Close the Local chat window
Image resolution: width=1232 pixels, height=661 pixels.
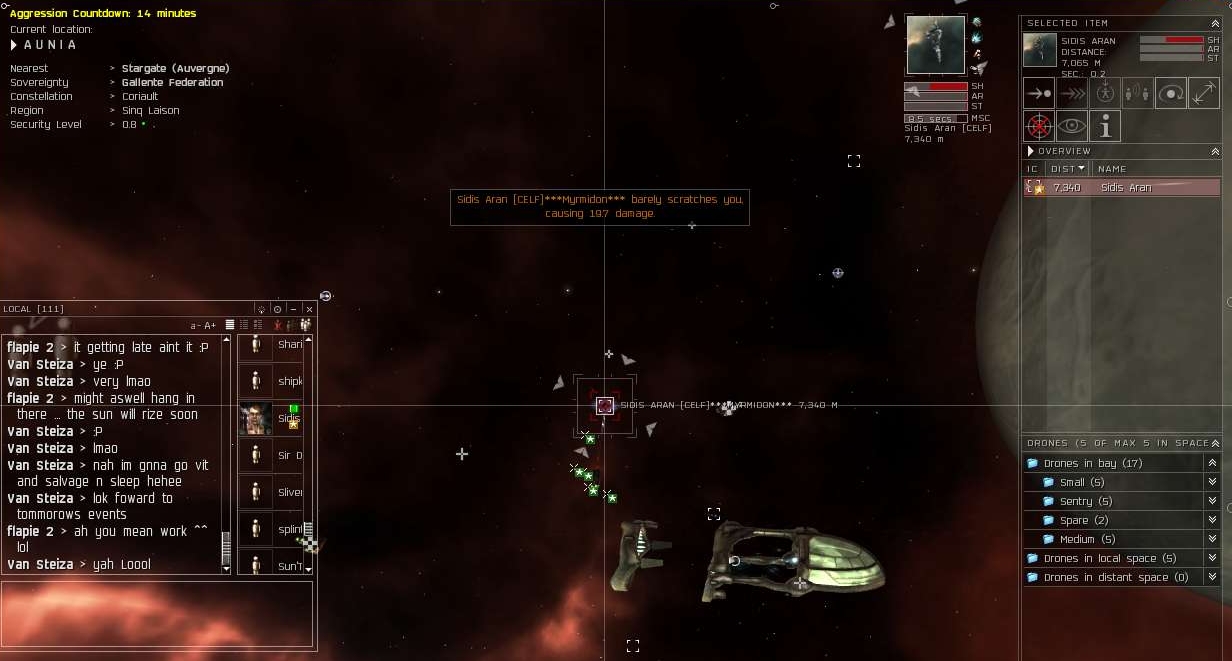[309, 309]
